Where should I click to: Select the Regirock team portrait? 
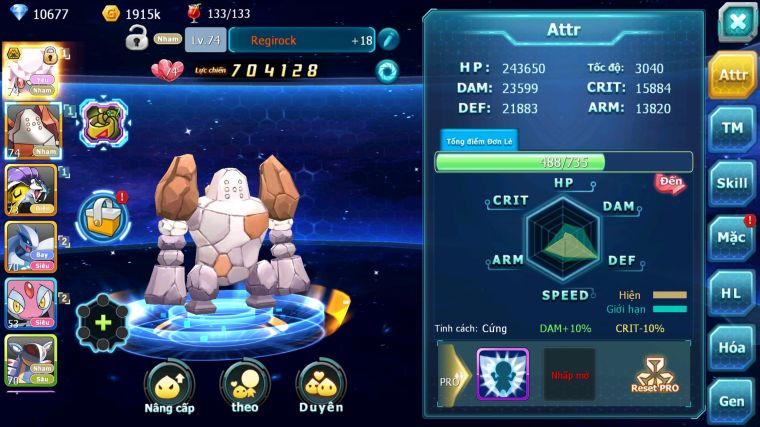30,131
